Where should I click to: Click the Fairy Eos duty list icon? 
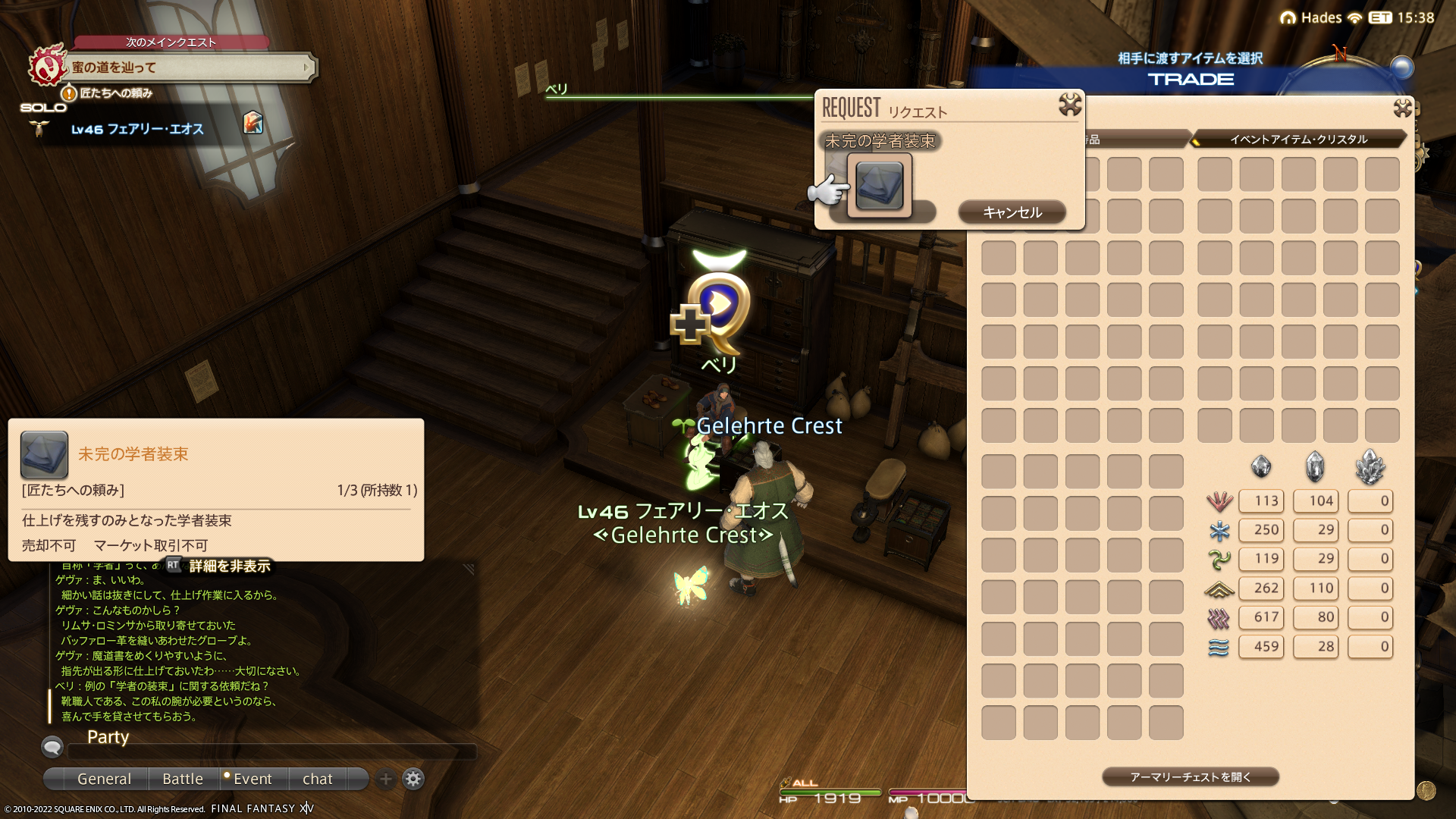[x=253, y=123]
